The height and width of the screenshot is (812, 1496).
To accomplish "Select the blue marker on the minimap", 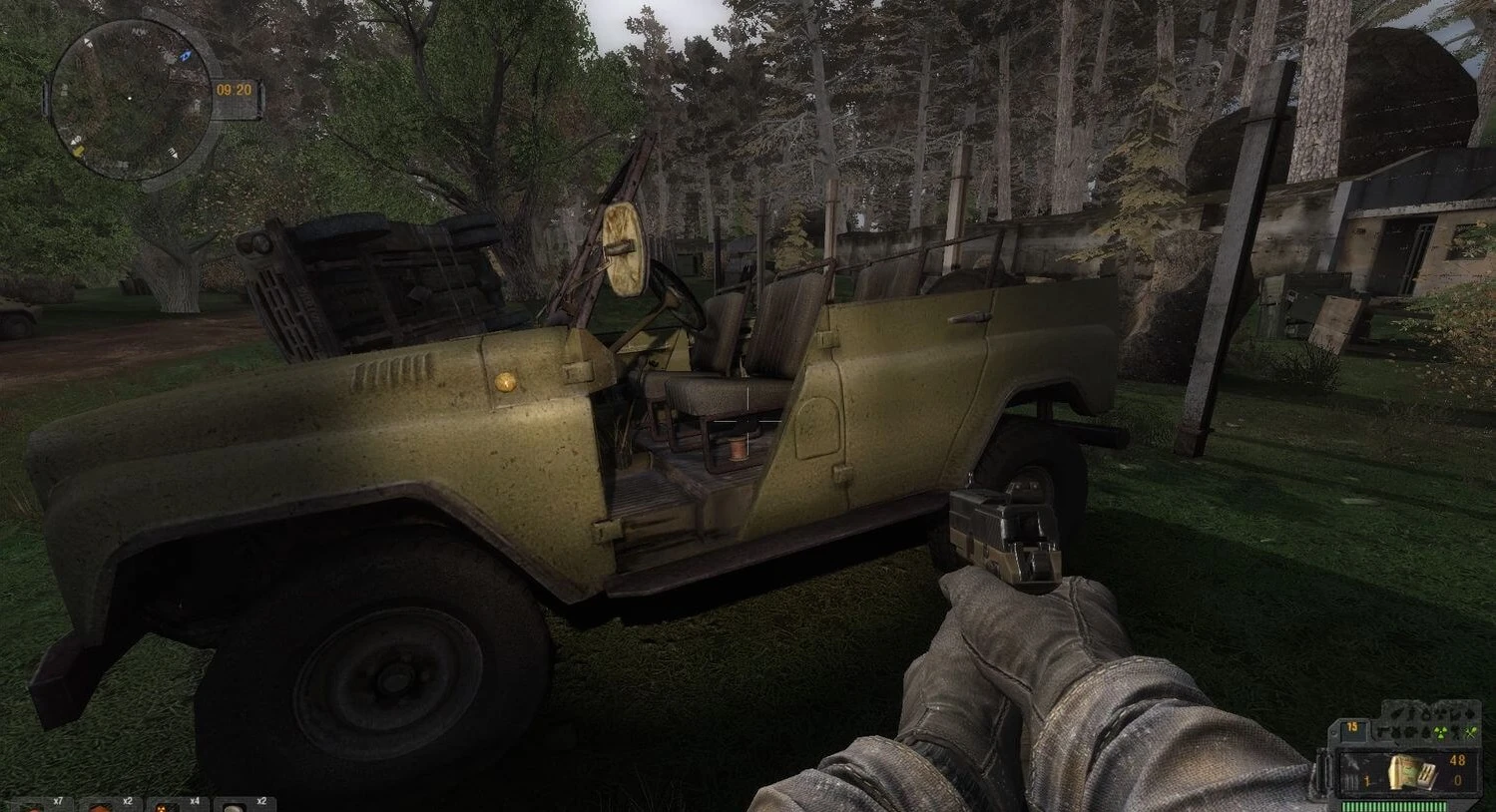I will click(186, 57).
